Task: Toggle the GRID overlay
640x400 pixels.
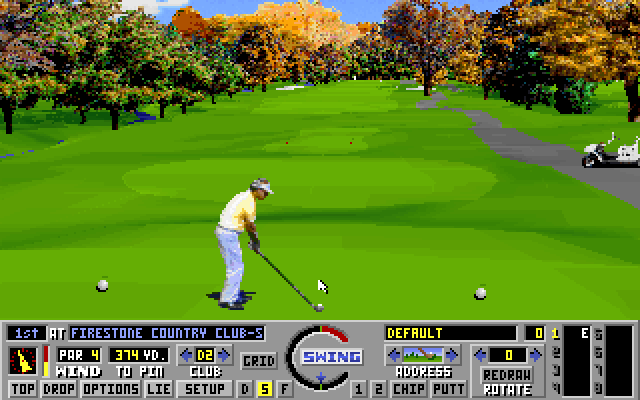Action: pyautogui.click(x=259, y=360)
